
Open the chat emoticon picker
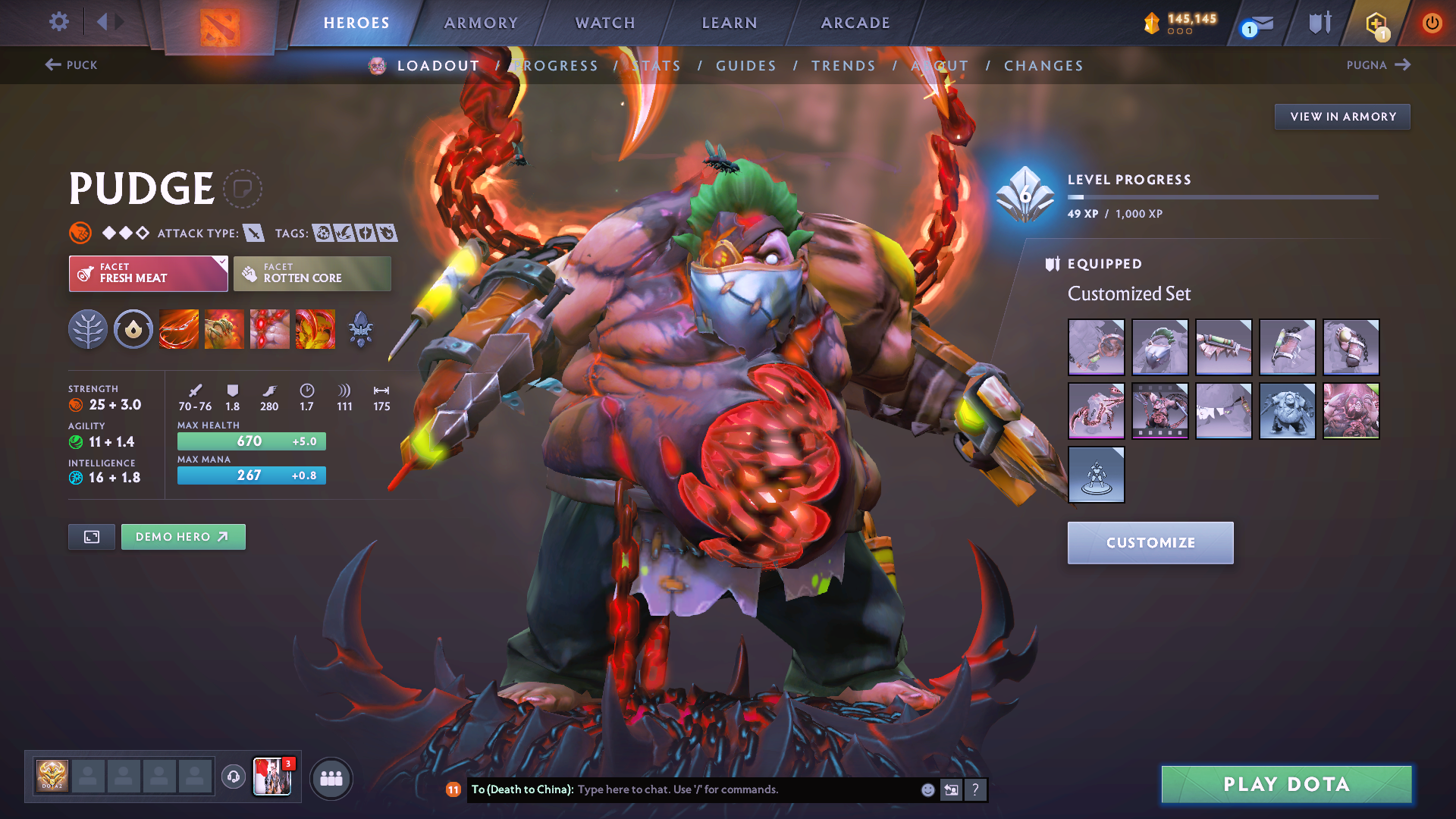click(927, 789)
